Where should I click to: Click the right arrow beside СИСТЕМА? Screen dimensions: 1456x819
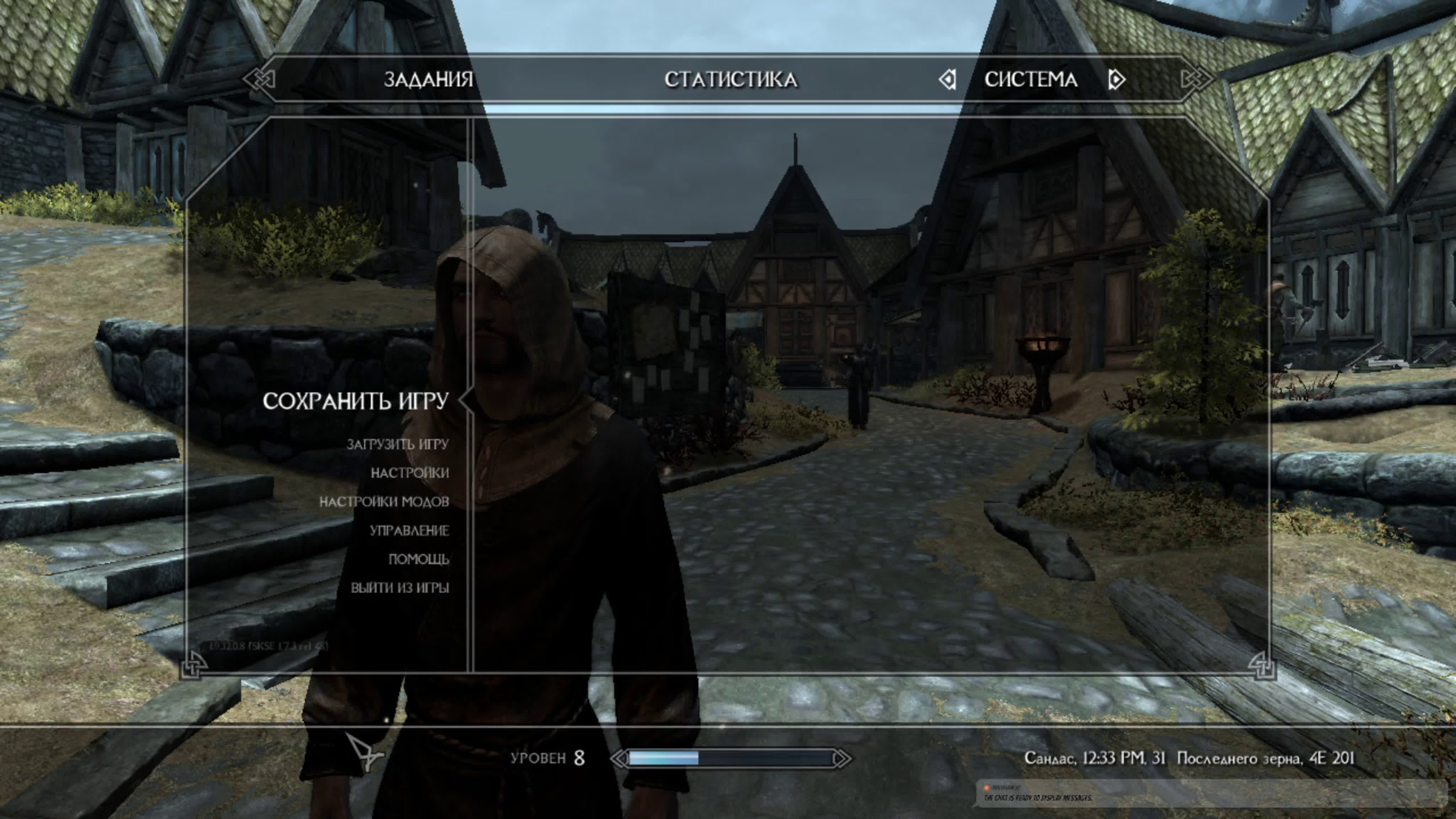pyautogui.click(x=1116, y=80)
